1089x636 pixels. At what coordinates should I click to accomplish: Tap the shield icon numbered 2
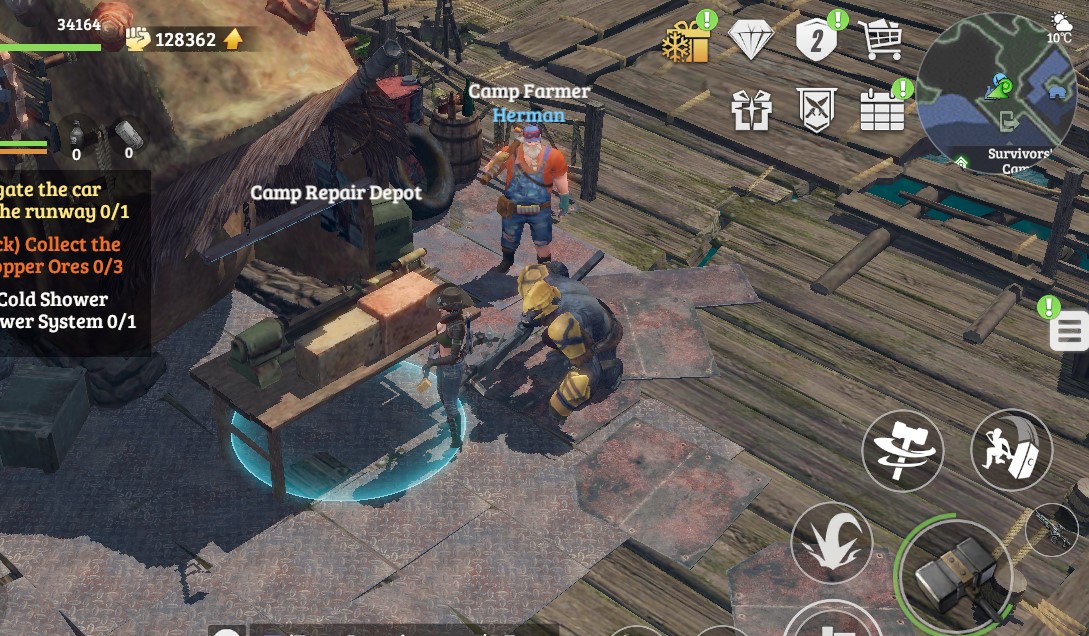pyautogui.click(x=816, y=41)
